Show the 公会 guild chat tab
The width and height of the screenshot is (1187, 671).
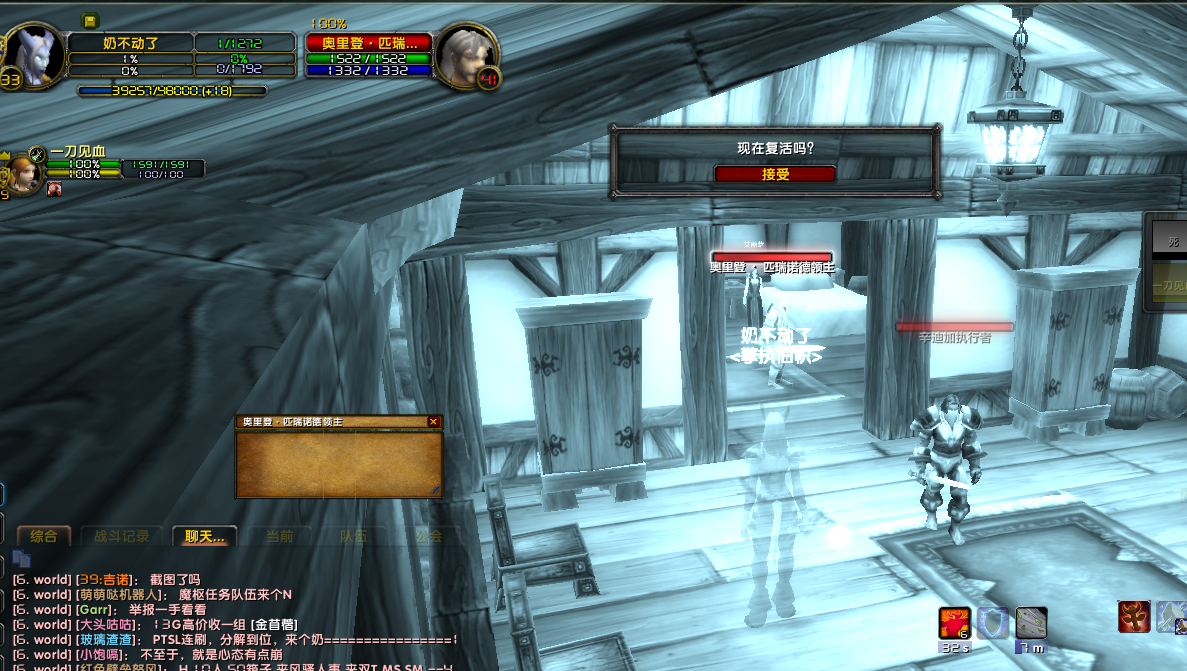point(429,536)
